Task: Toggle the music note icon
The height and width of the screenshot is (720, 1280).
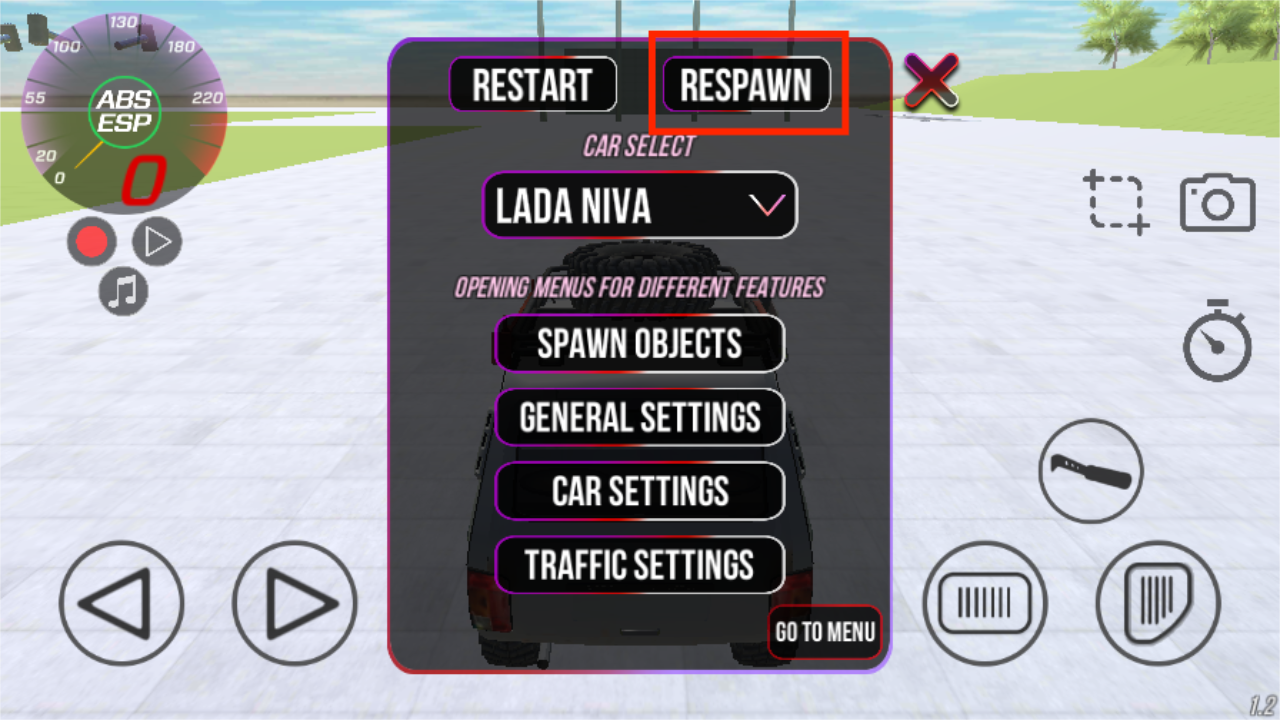Action: click(123, 293)
